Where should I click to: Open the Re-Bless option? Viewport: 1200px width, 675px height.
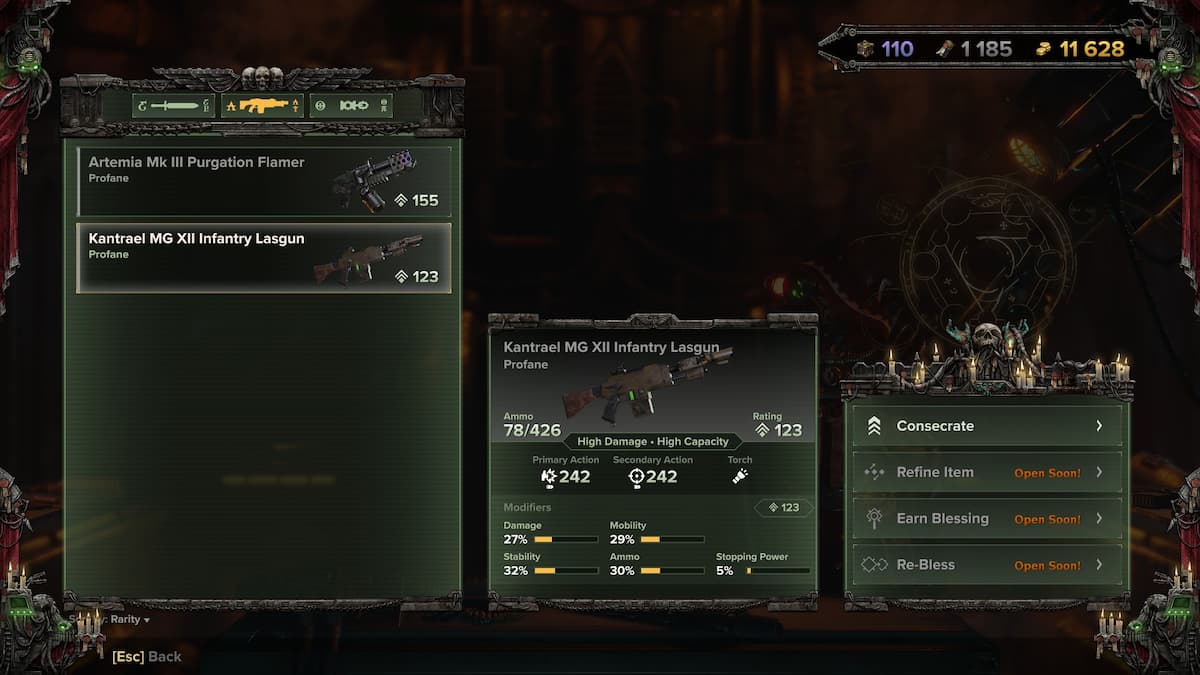click(987, 565)
